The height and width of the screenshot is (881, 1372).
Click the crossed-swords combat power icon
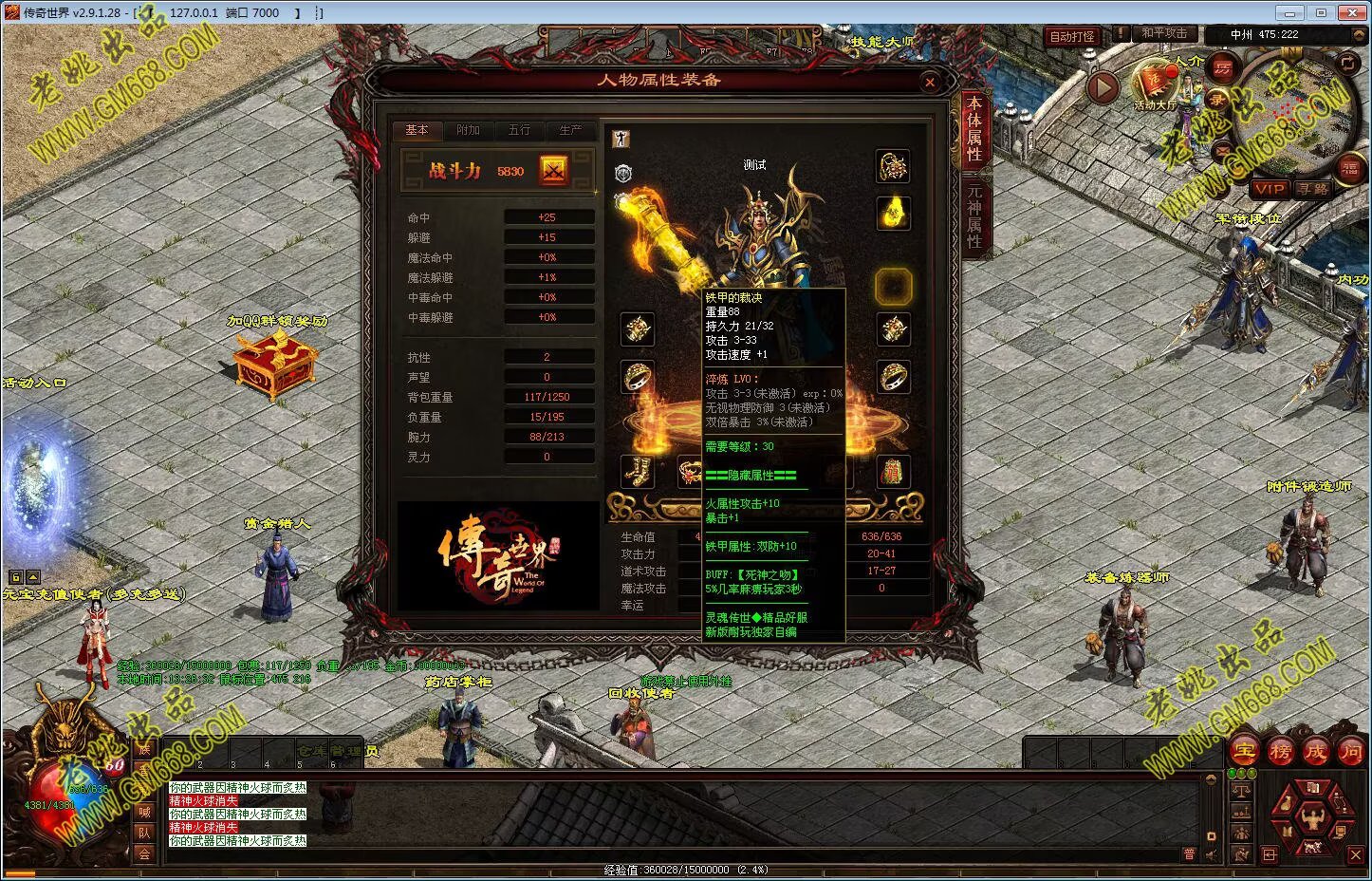point(553,171)
